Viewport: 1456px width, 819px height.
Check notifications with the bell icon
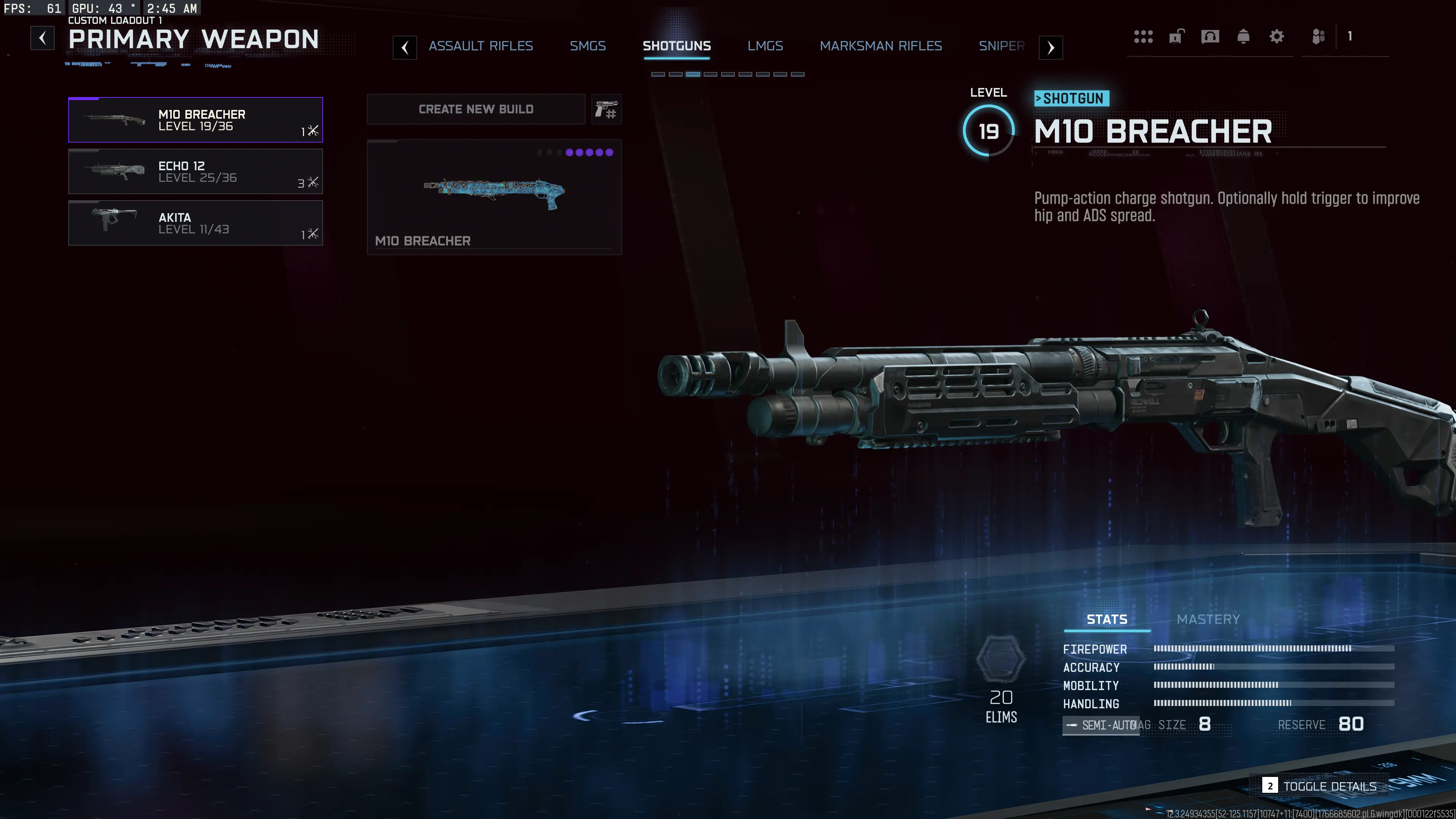click(x=1244, y=36)
